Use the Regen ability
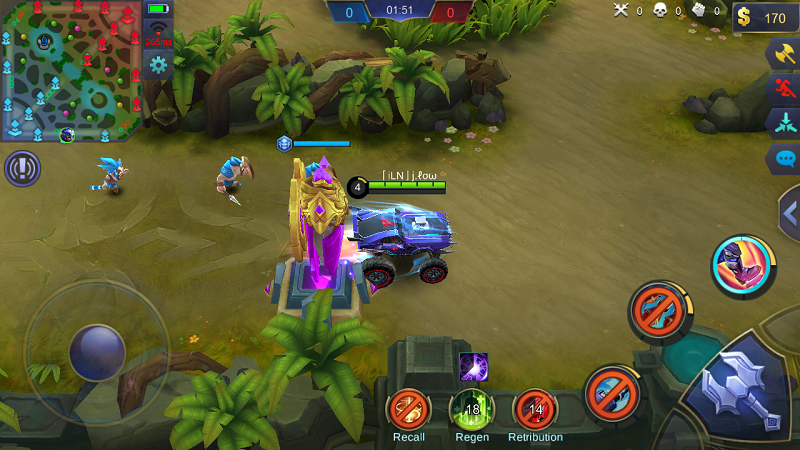The width and height of the screenshot is (800, 450). coord(472,409)
